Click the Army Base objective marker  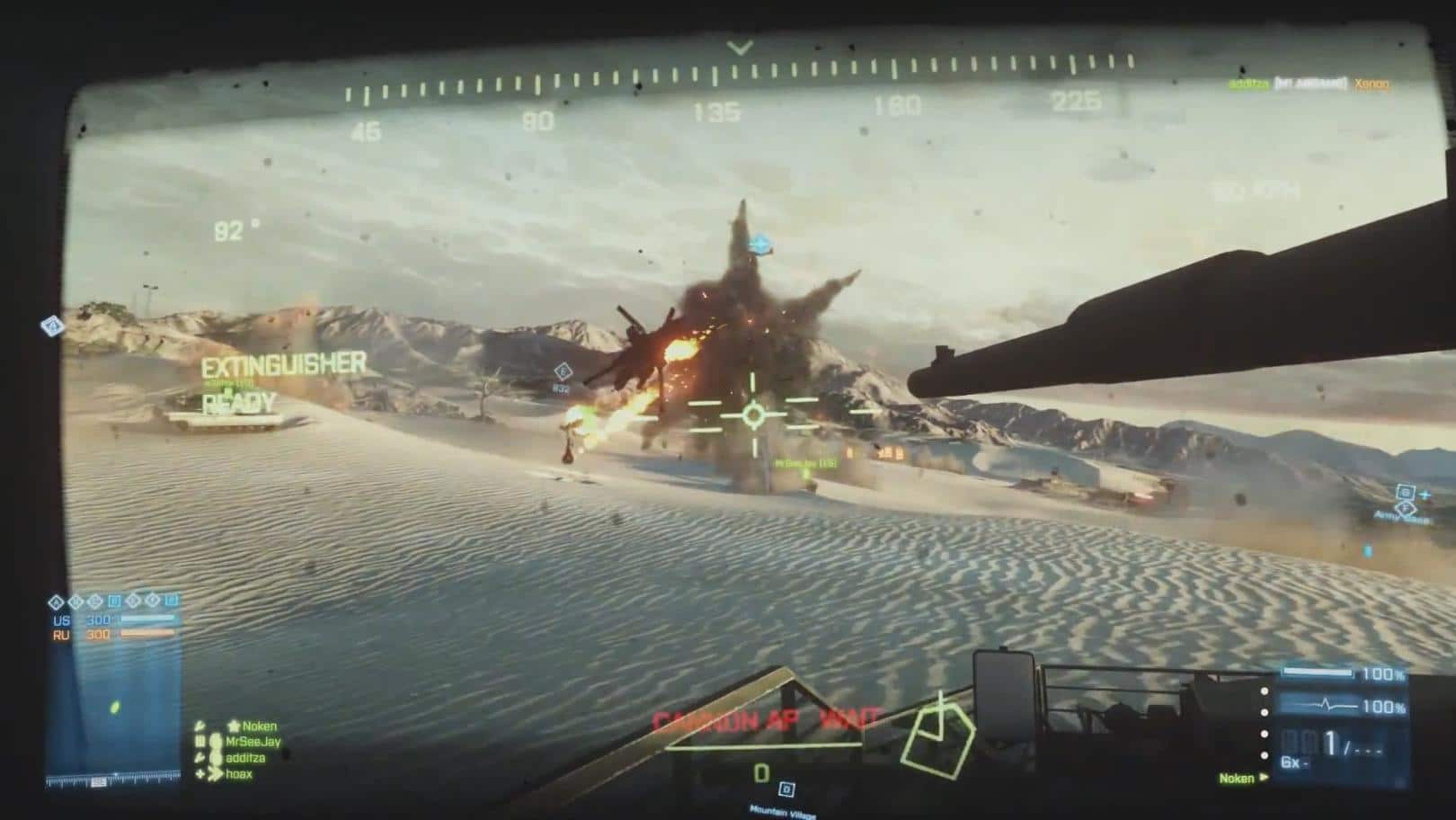point(1404,511)
